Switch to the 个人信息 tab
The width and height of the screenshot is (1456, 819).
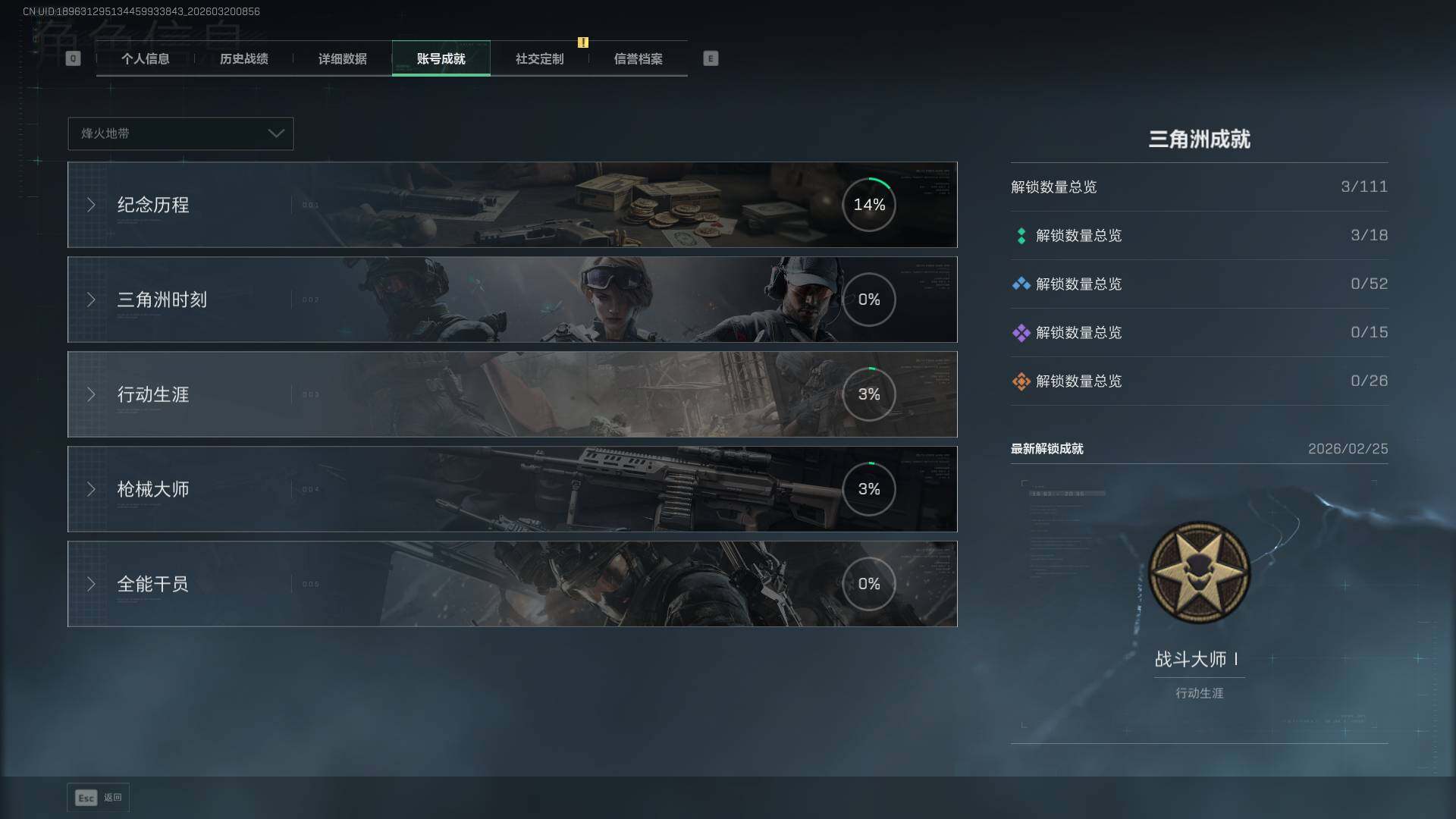click(145, 59)
